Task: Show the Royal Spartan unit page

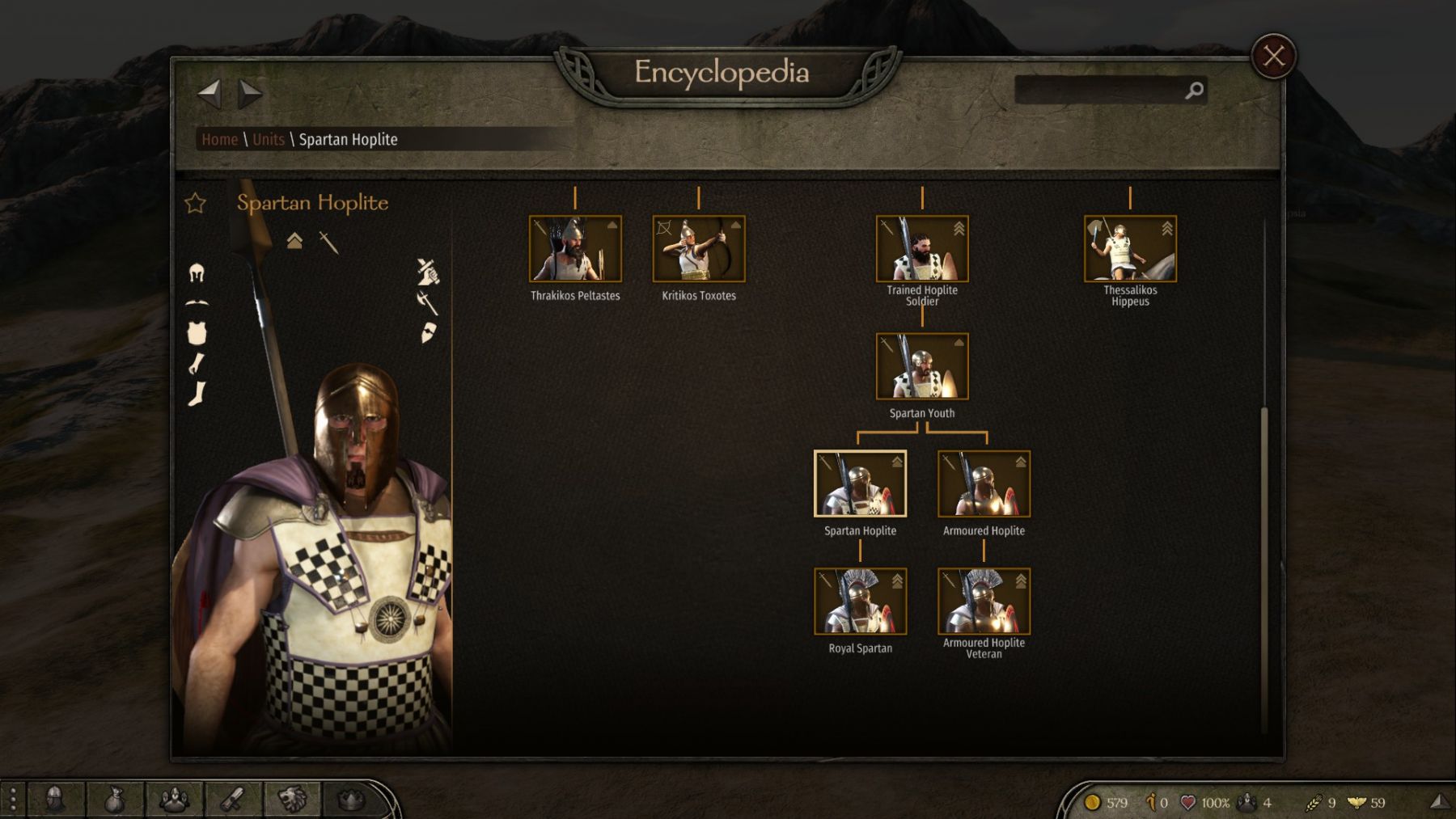Action: click(x=860, y=602)
